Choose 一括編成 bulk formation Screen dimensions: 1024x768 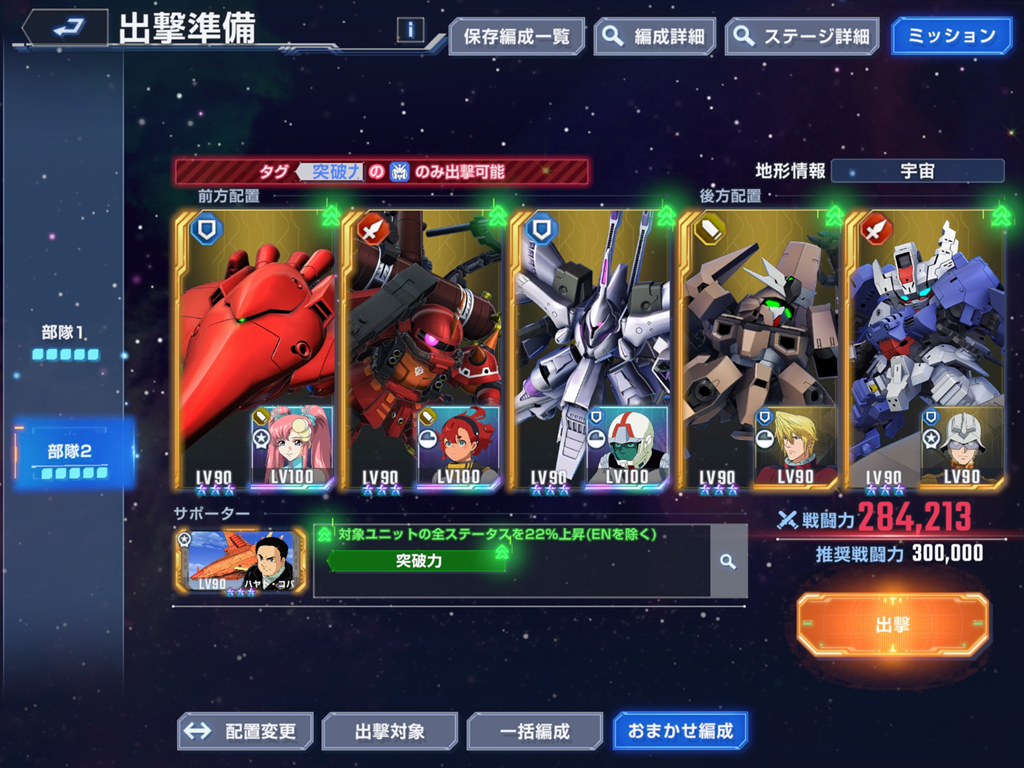pyautogui.click(x=534, y=731)
